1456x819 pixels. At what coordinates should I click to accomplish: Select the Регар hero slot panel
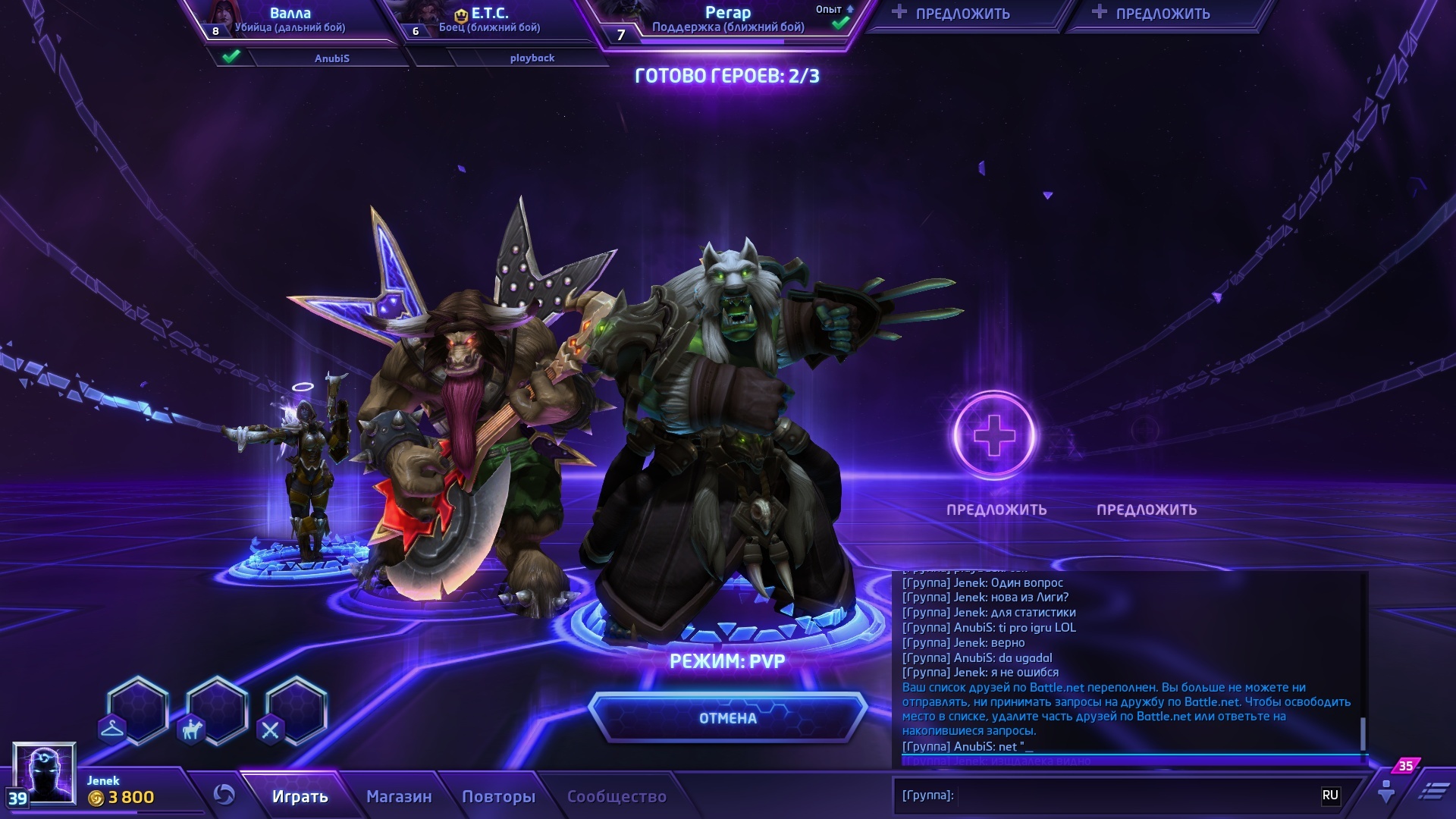click(728, 21)
